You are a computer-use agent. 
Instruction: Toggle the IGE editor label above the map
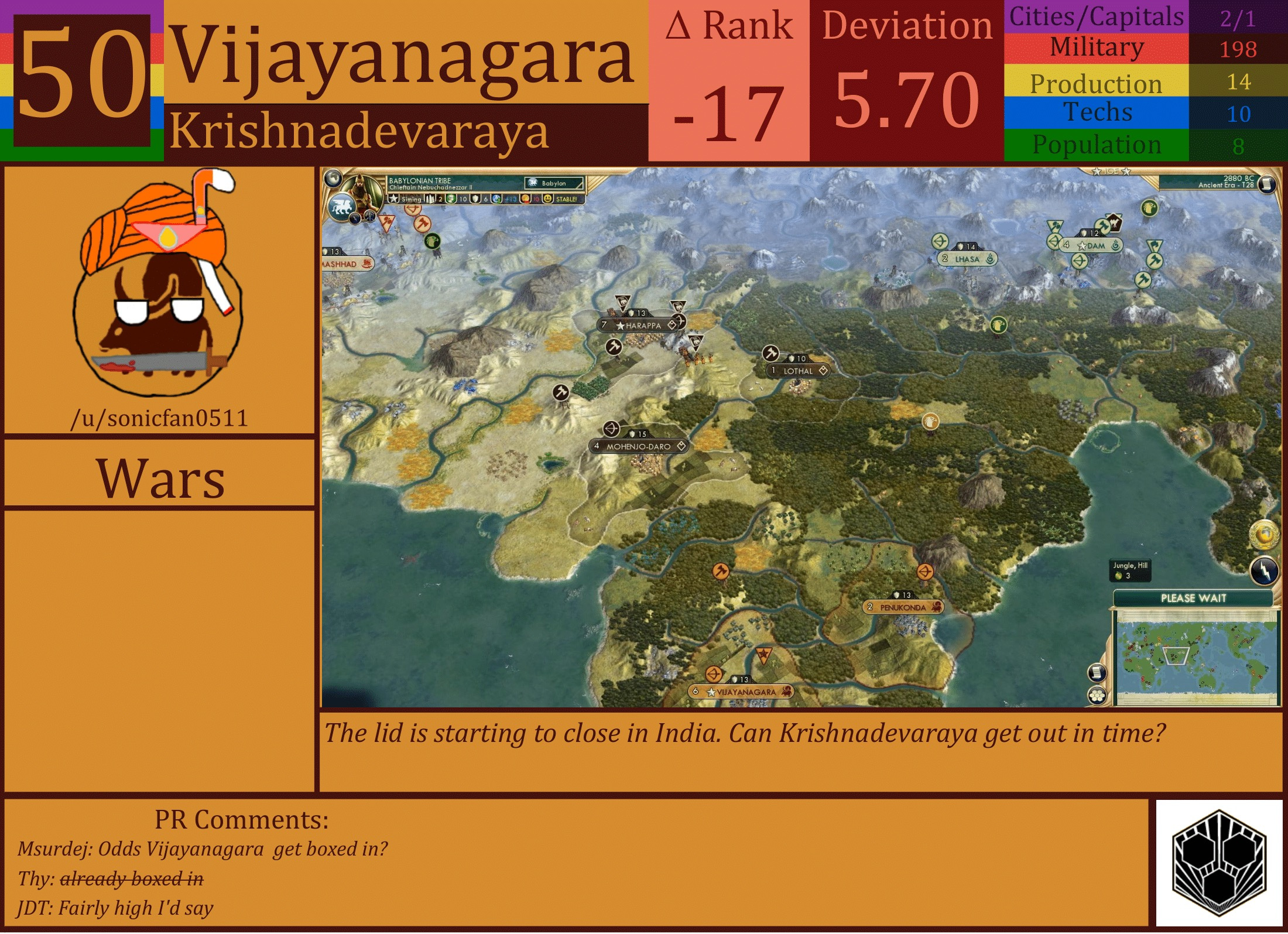click(1111, 171)
